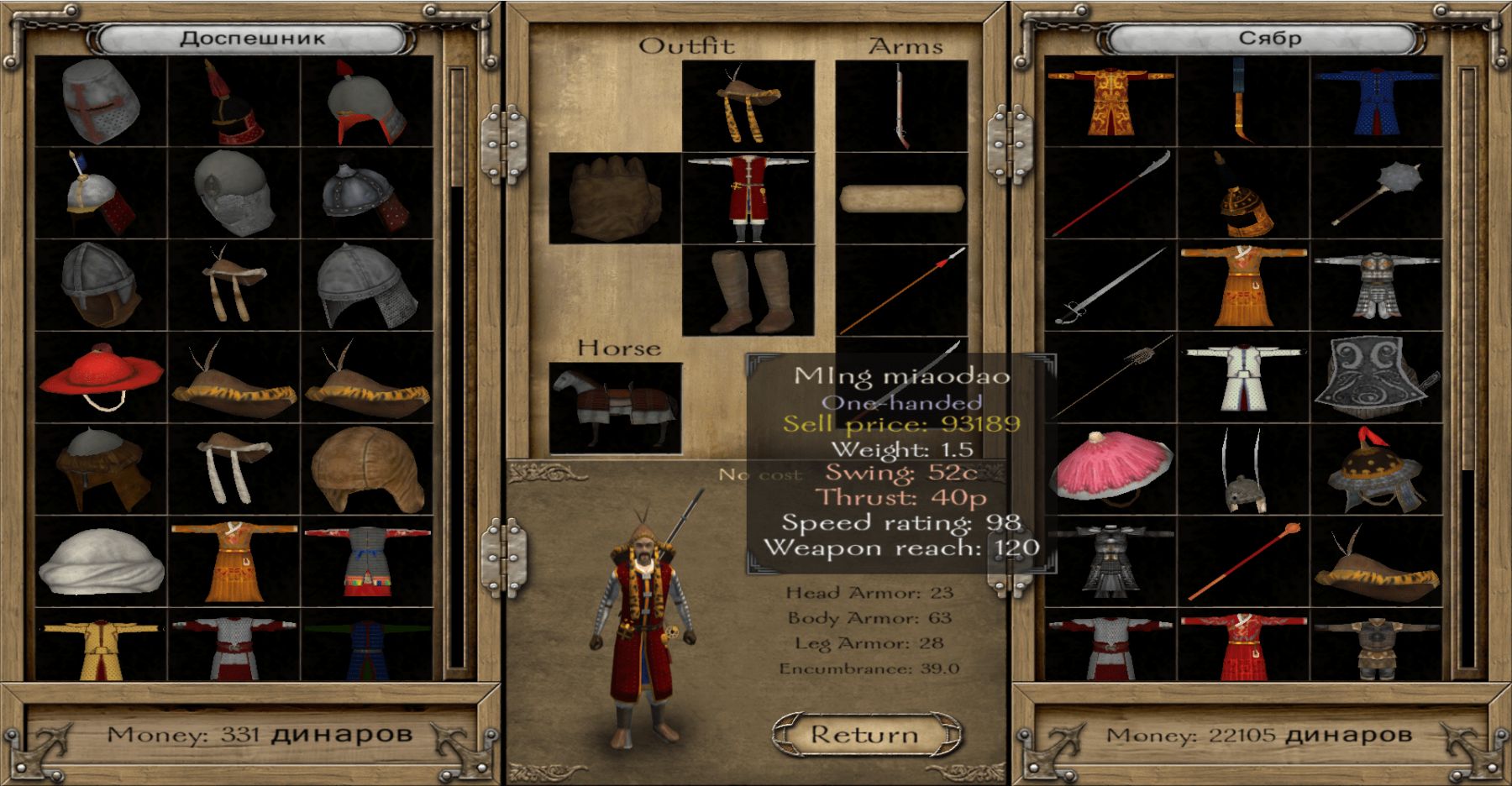Click the Return button
Image resolution: width=1512 pixels, height=786 pixels.
(866, 735)
